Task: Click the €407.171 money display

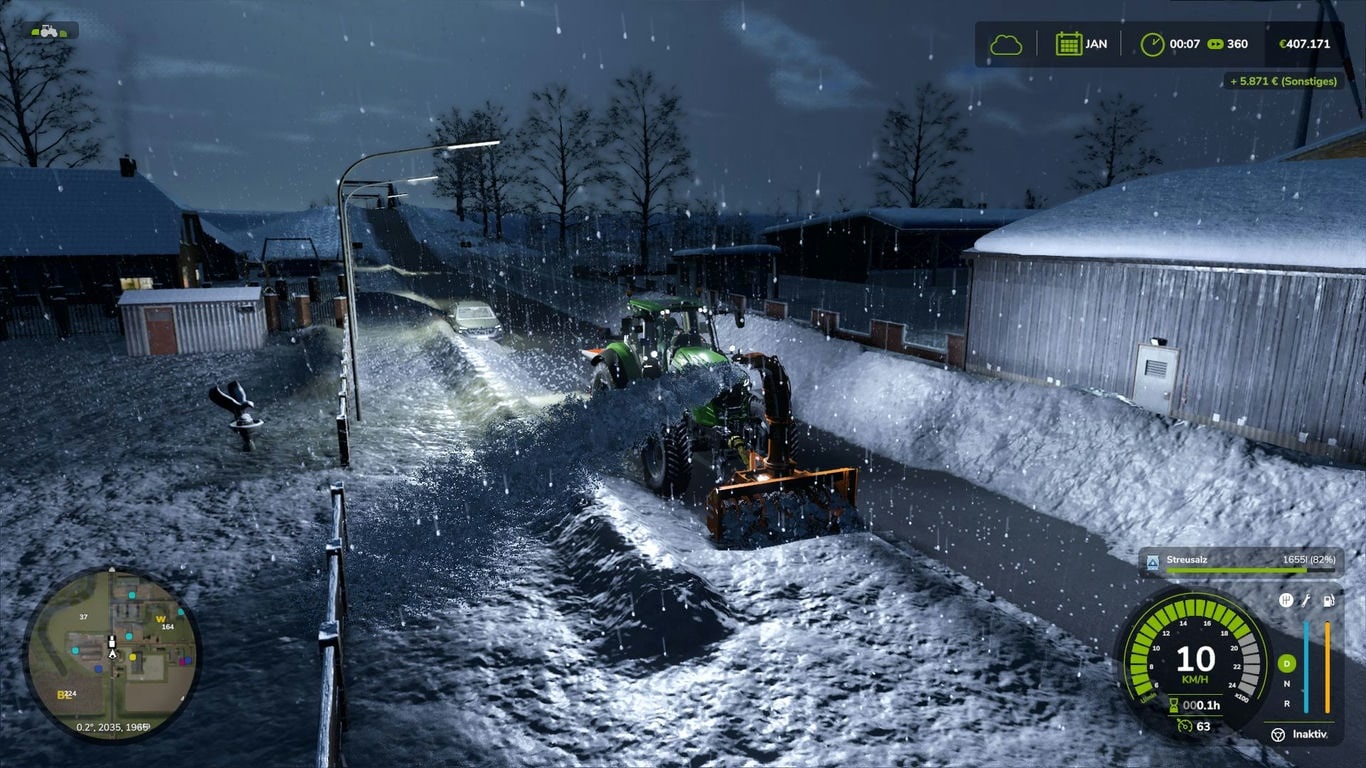Action: point(1305,43)
